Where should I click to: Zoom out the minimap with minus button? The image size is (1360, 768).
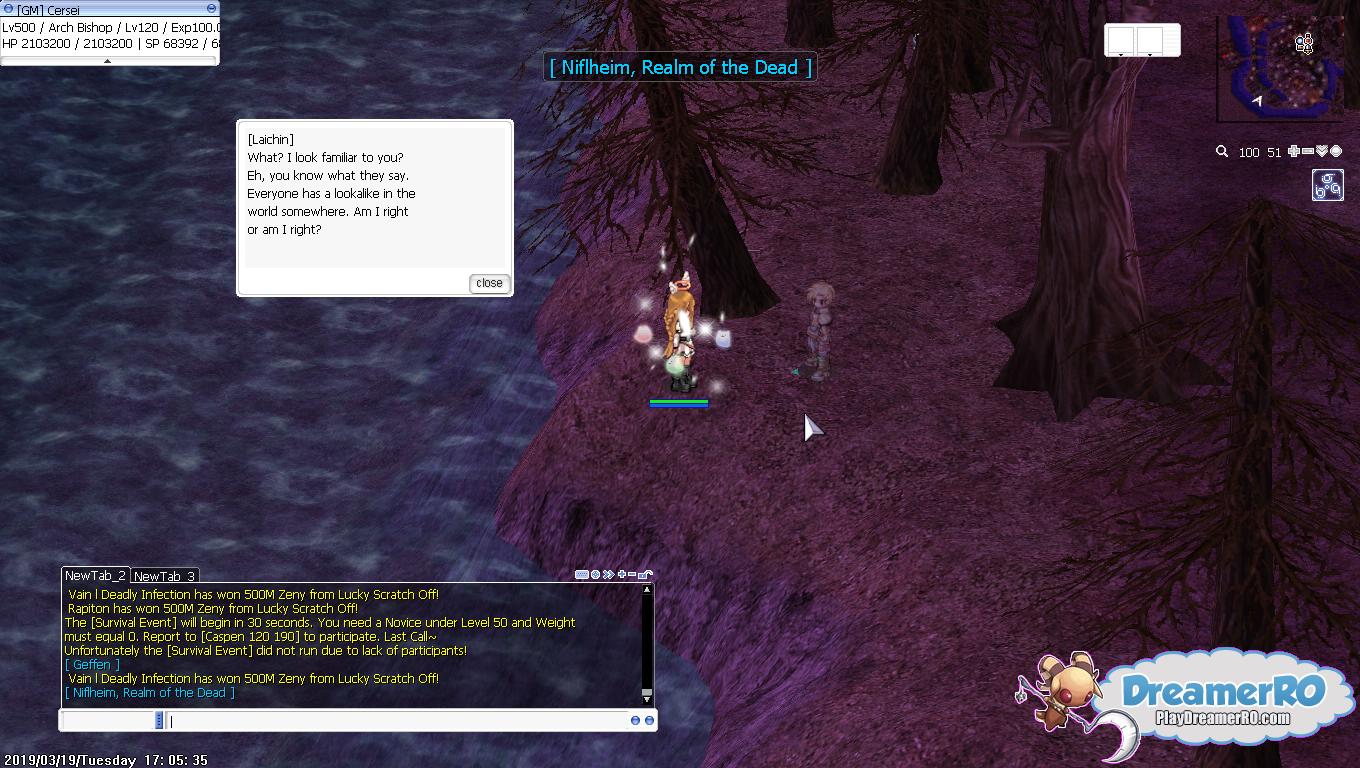click(x=1308, y=151)
